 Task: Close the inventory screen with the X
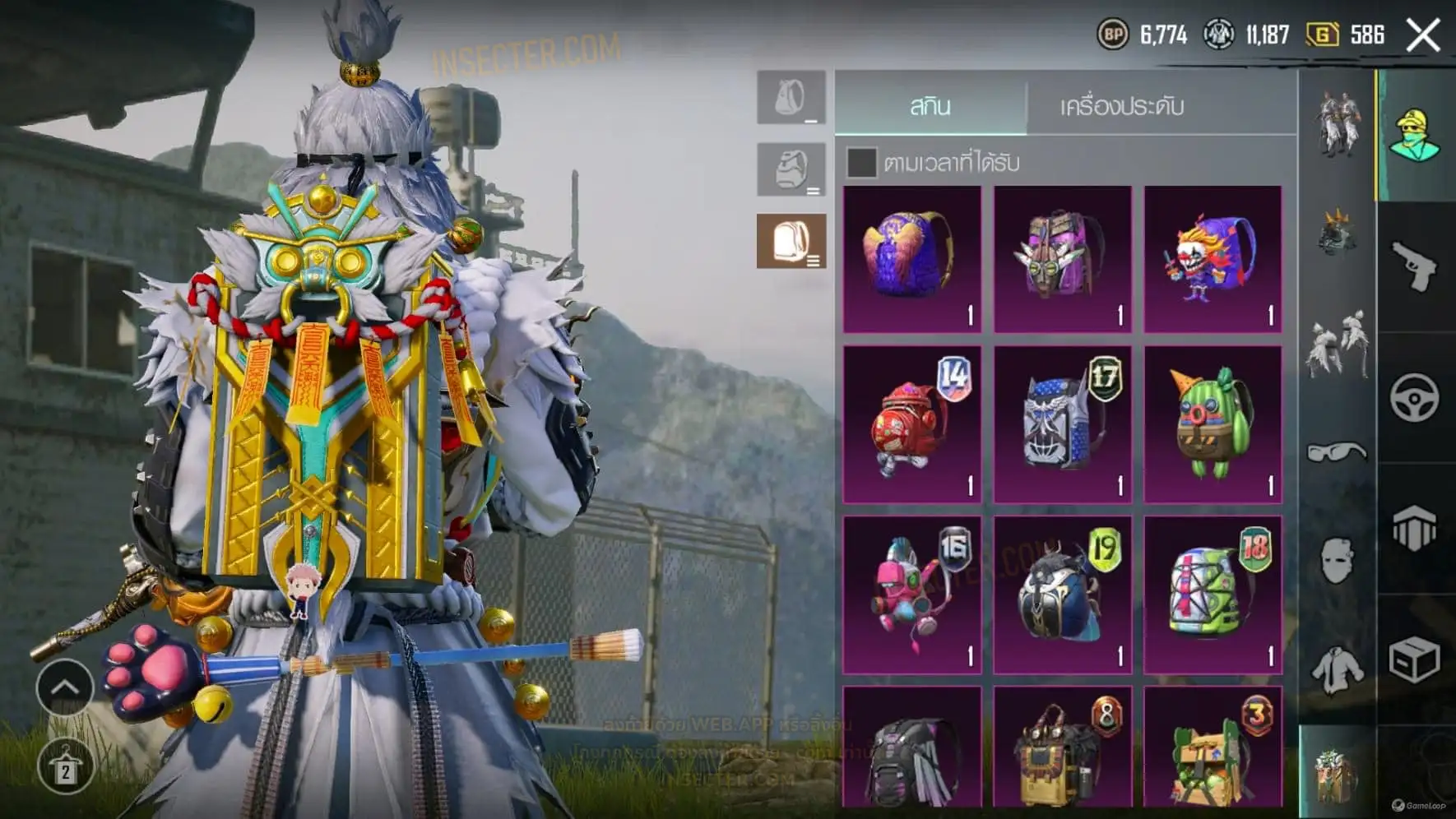click(x=1423, y=35)
